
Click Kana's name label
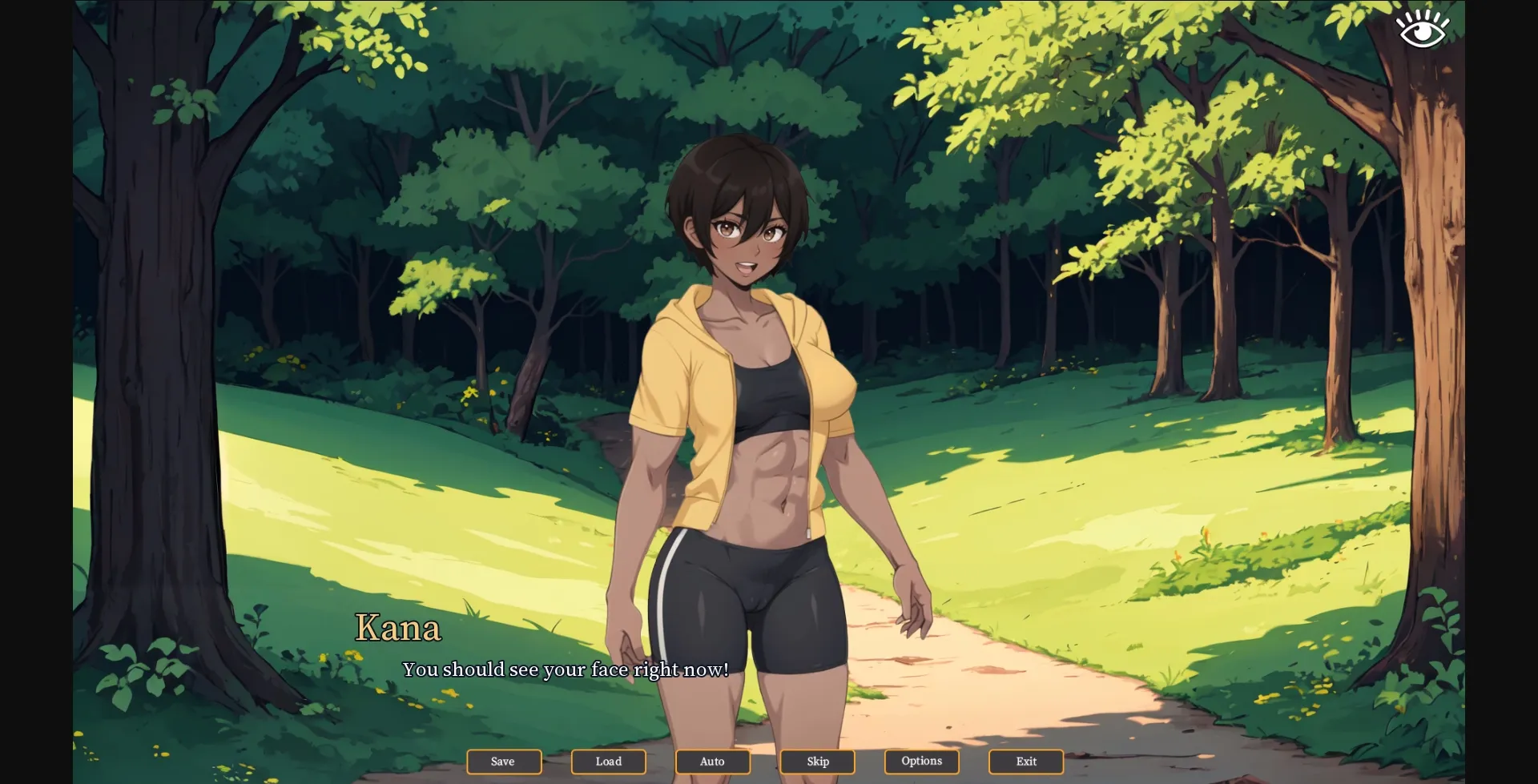(x=398, y=629)
